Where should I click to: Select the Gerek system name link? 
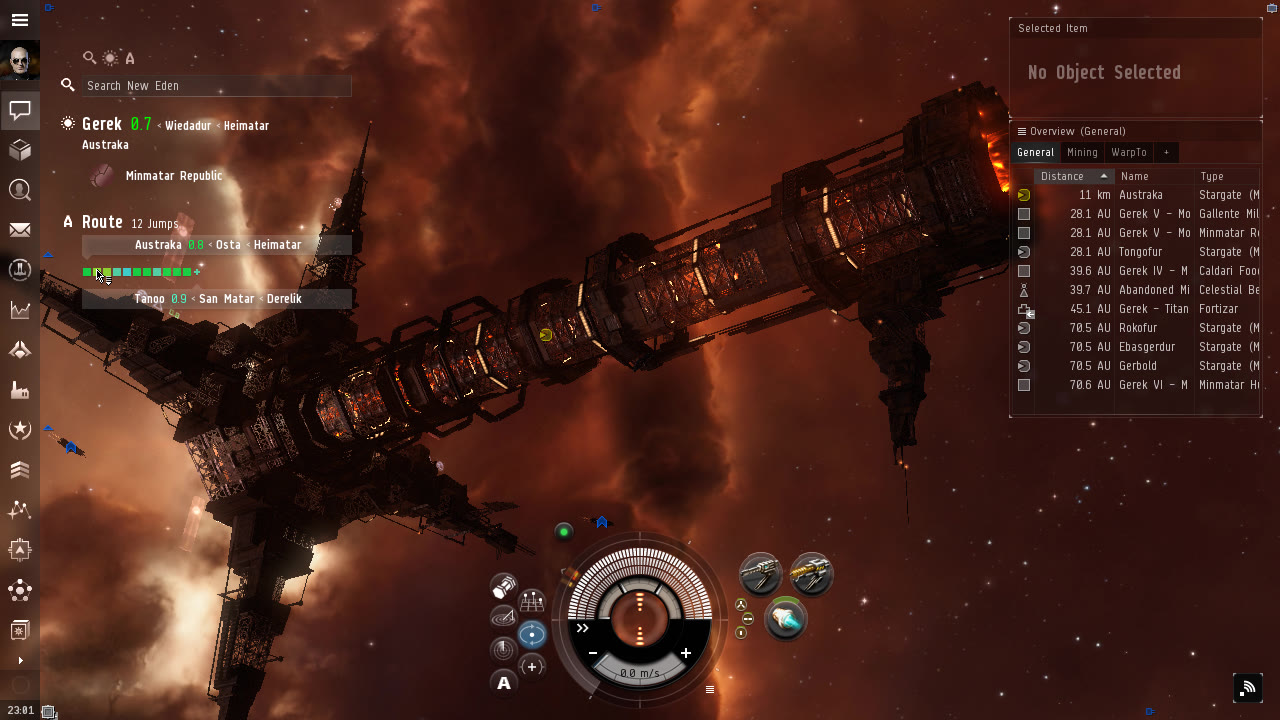click(x=102, y=124)
